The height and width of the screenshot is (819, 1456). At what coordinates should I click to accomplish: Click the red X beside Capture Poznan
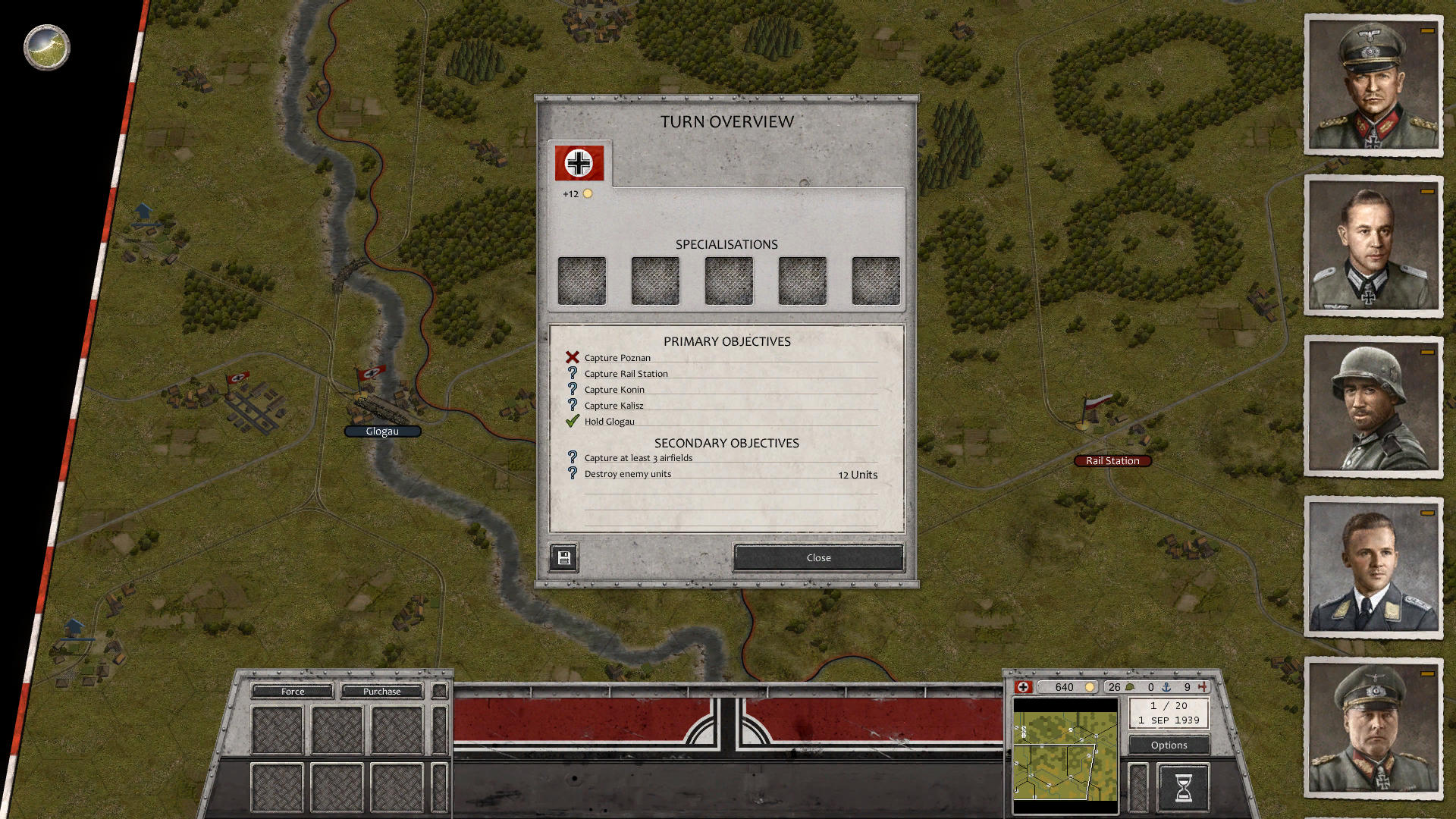pyautogui.click(x=571, y=357)
